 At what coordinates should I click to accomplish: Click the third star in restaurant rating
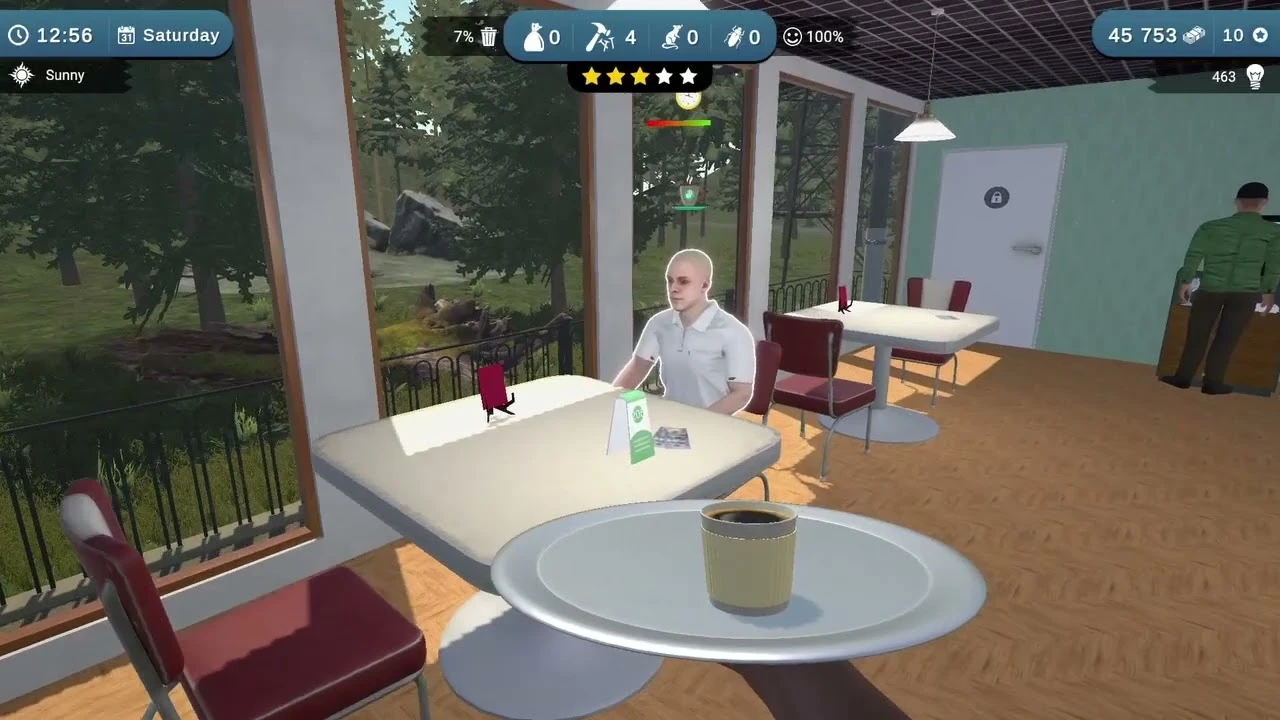(x=639, y=75)
